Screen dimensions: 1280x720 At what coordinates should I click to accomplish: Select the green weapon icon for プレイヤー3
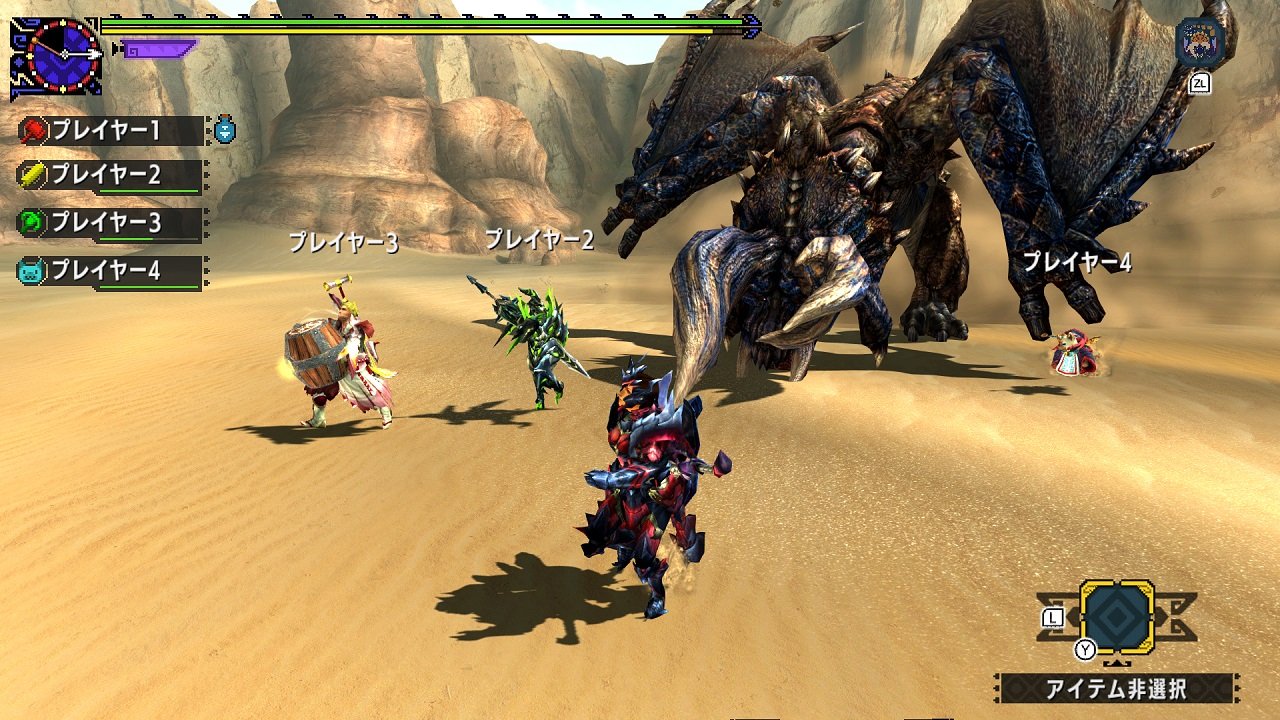[x=30, y=220]
